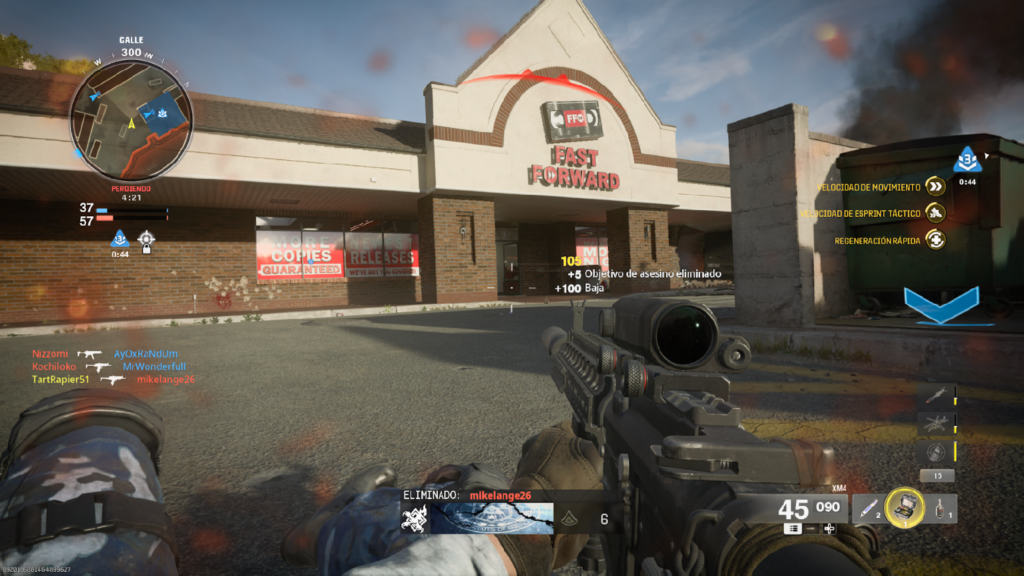This screenshot has height=576, width=1024.
Task: Click the blue zone 3 objective marker
Action: (967, 160)
